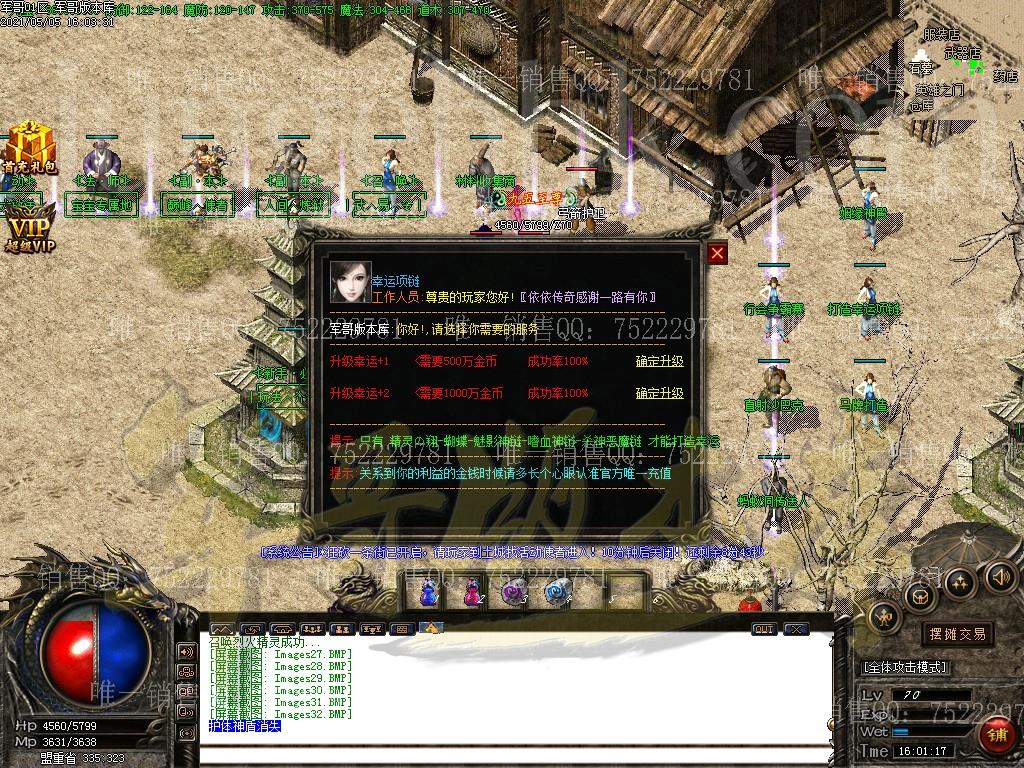
Task: Close the chat panel with its X button
Action: pyautogui.click(x=795, y=629)
